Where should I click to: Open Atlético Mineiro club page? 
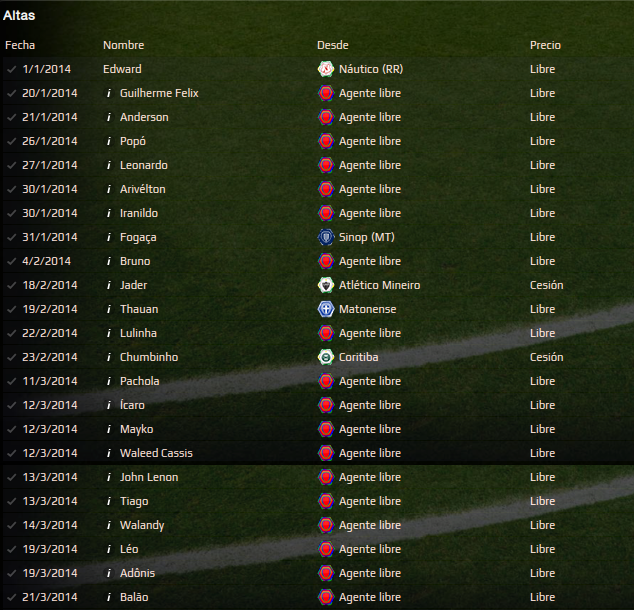[x=379, y=285]
